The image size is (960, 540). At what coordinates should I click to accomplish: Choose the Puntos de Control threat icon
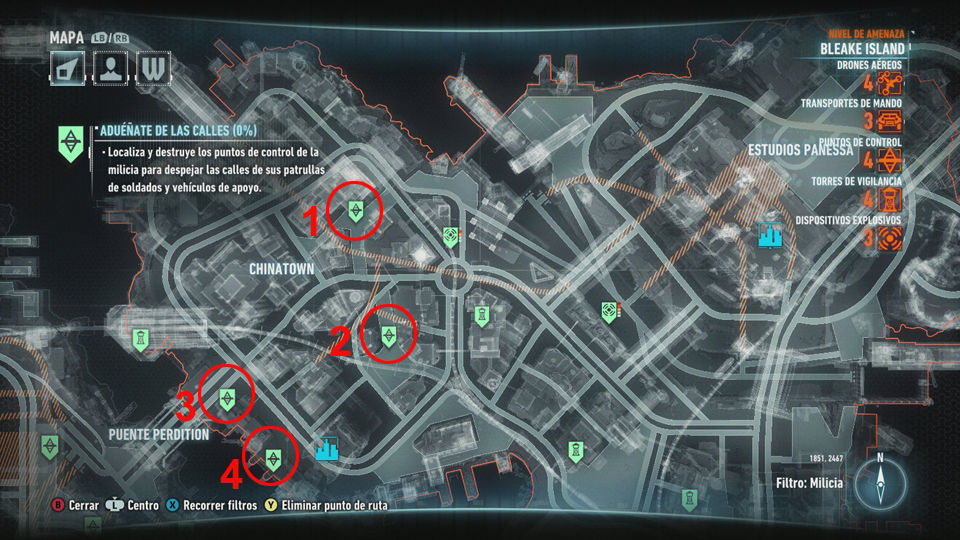[x=890, y=161]
